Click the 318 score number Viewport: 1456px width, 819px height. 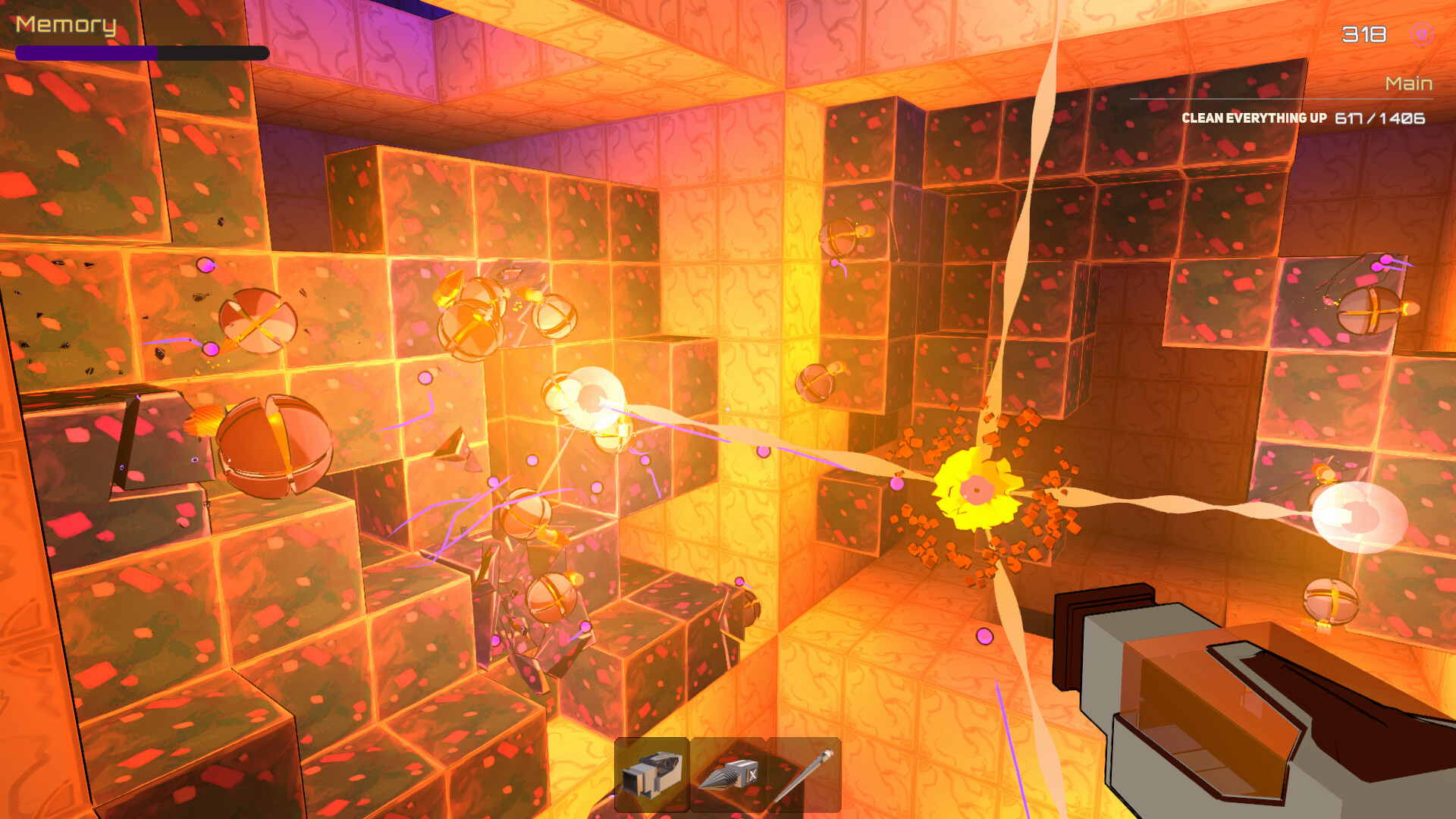click(1363, 33)
